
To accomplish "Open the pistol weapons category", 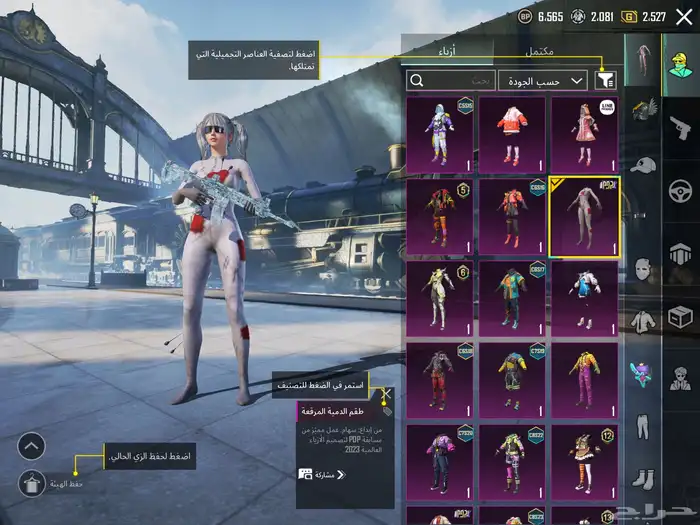I will [x=679, y=126].
